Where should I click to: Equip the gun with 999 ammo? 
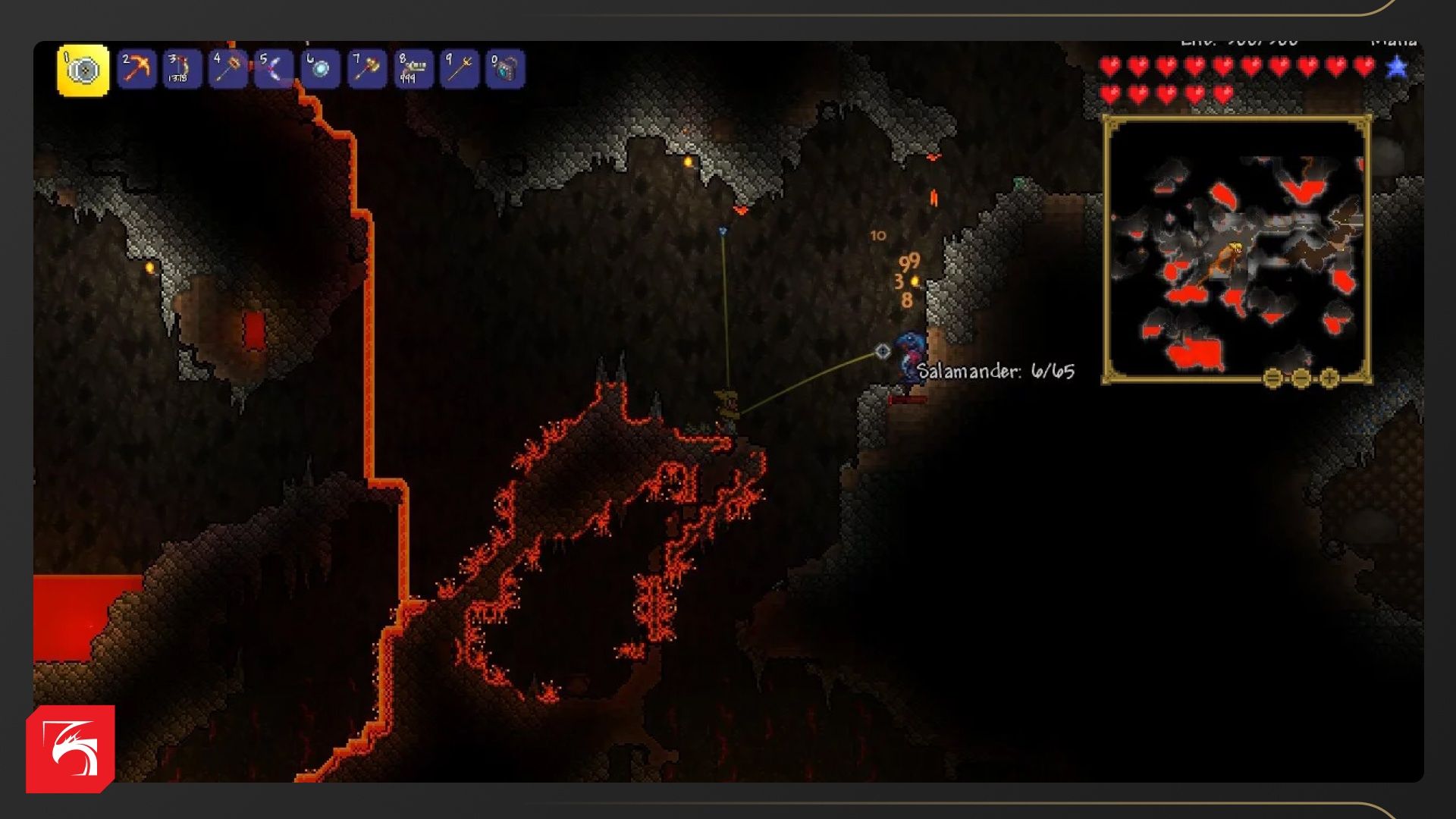[x=413, y=70]
